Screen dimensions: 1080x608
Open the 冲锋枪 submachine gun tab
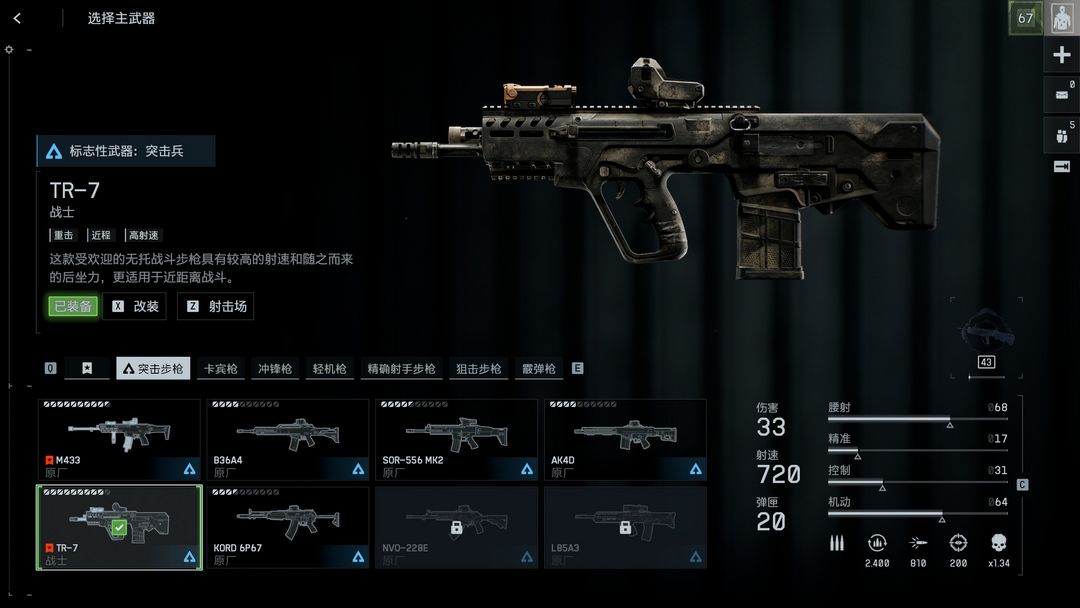[274, 369]
